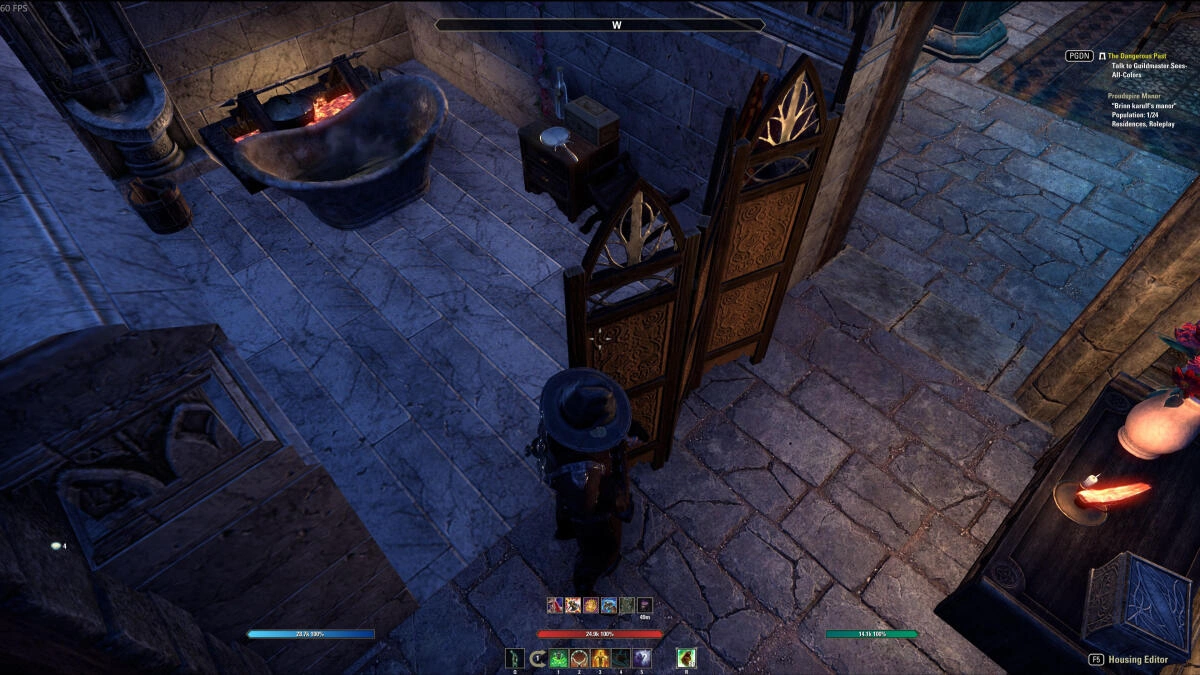The width and height of the screenshot is (1200, 675).
Task: Activate the golden flaming figure ability in slot 3
Action: (x=601, y=658)
